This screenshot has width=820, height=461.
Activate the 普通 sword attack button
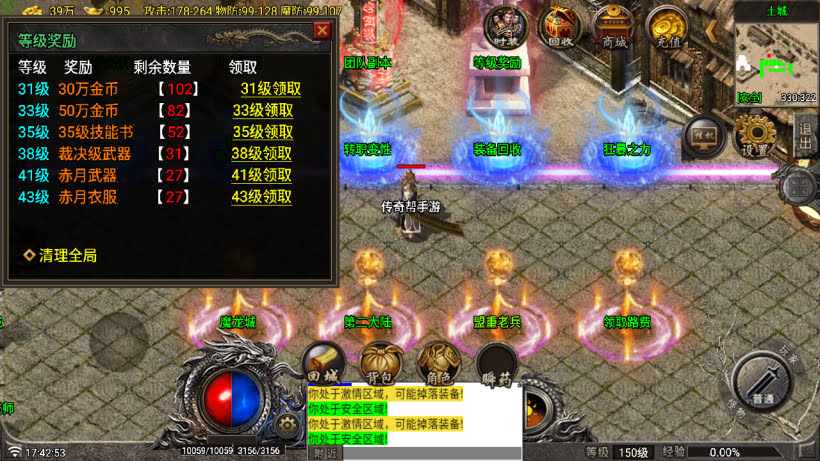click(x=764, y=381)
